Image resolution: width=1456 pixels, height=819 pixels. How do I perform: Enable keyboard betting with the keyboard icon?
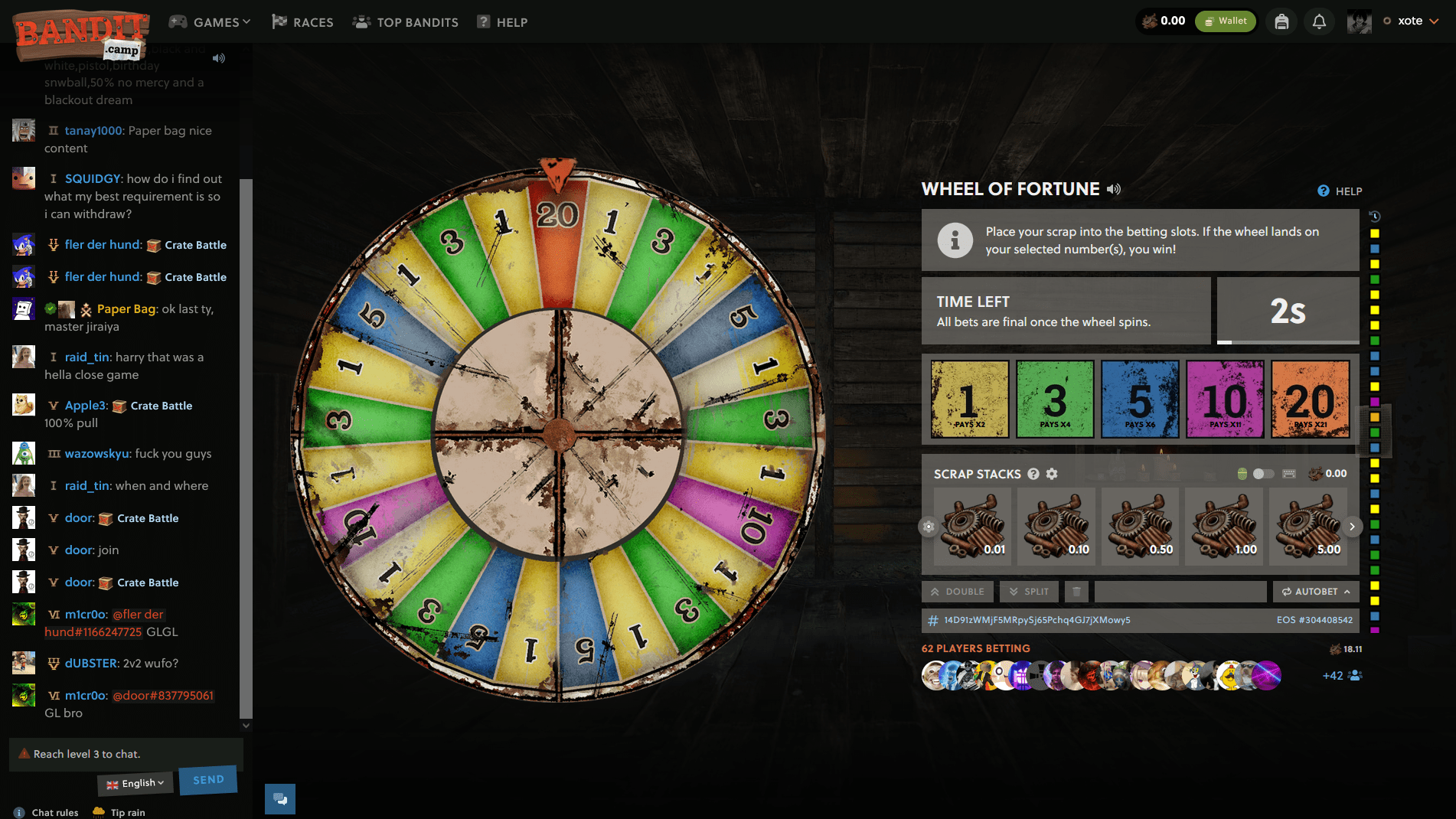(1288, 473)
